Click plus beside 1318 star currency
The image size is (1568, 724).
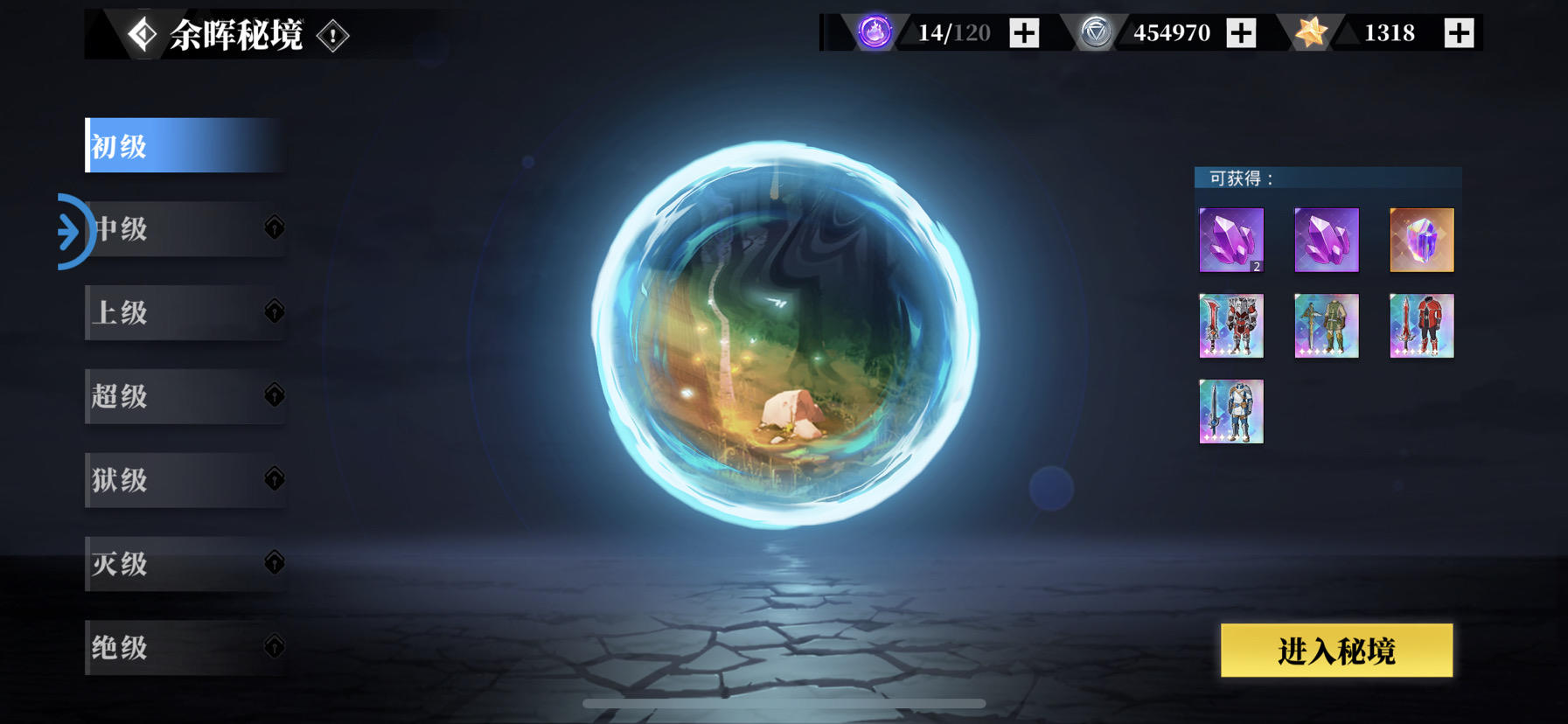(1457, 33)
